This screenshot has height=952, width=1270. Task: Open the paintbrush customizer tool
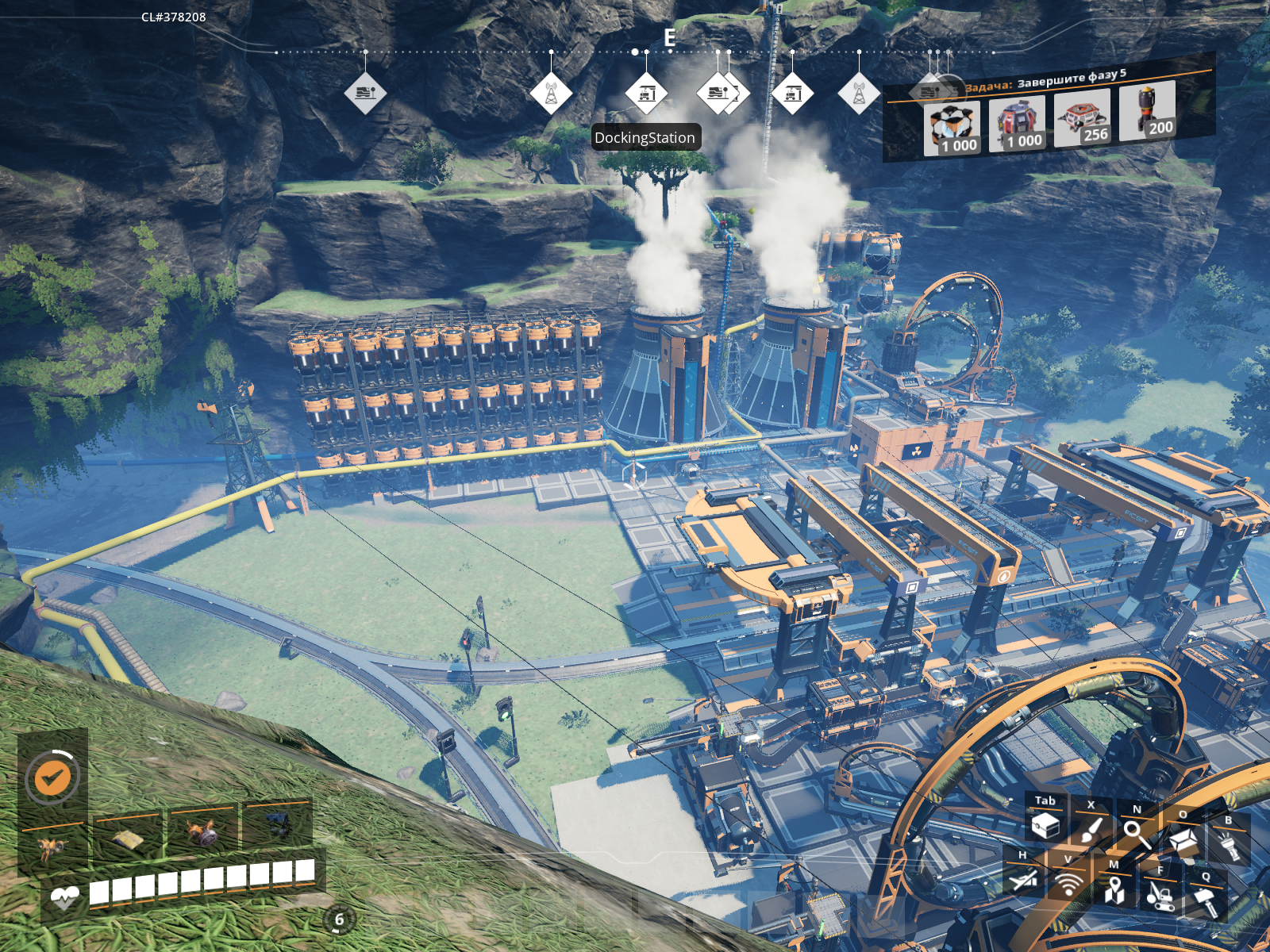point(1091,830)
